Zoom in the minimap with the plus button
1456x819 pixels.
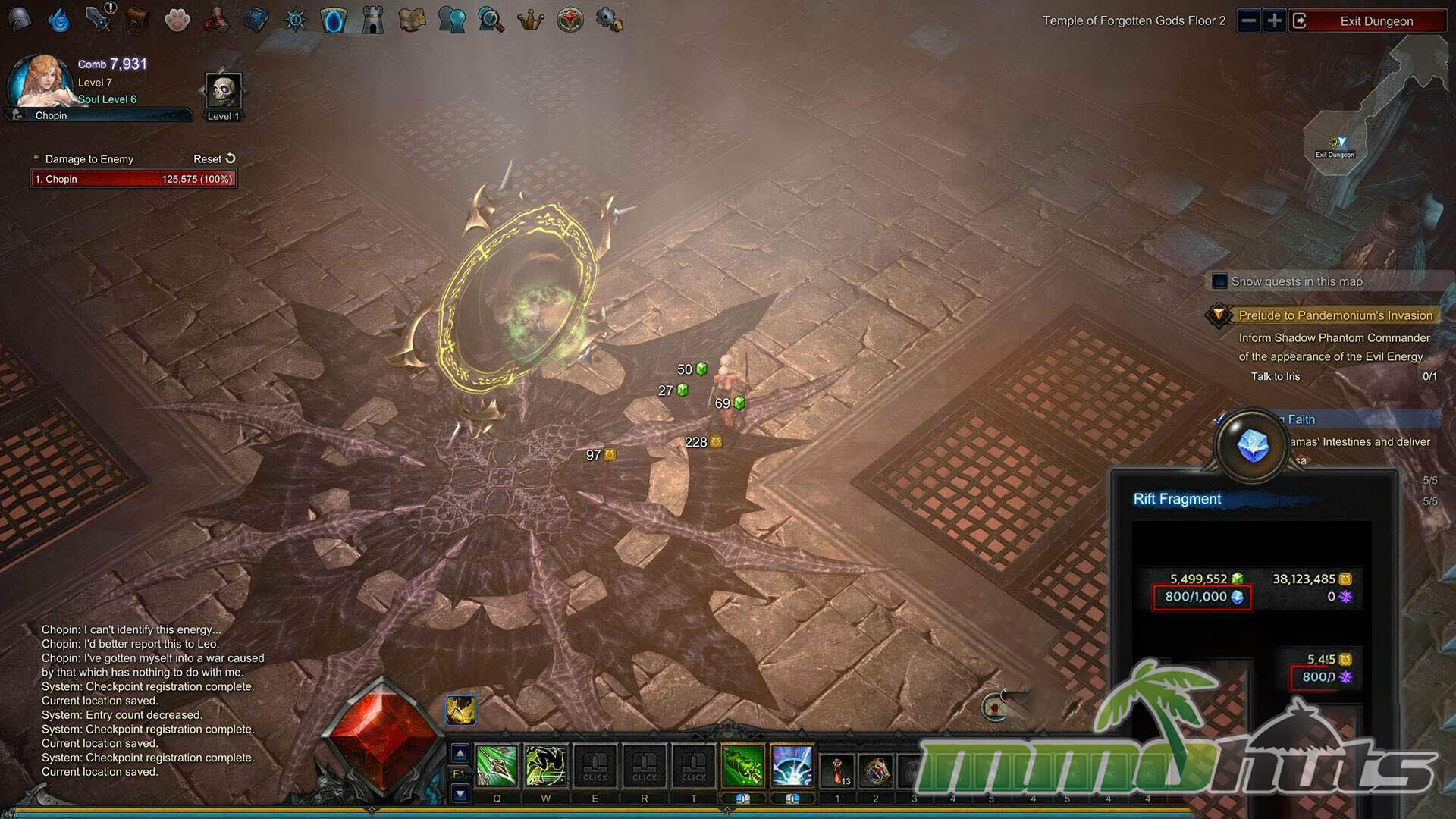(1274, 20)
